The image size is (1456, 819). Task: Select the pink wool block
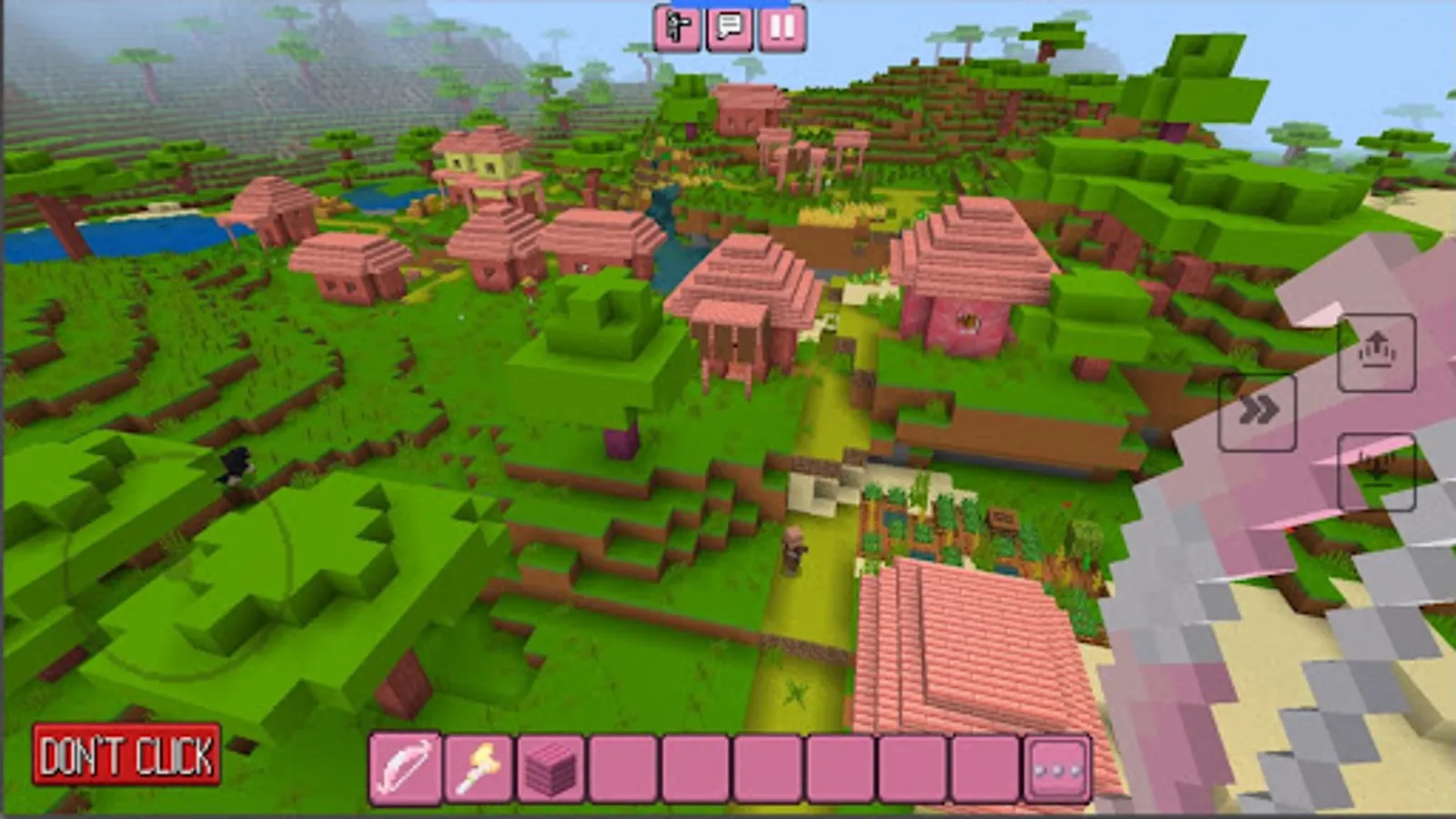pos(550,764)
